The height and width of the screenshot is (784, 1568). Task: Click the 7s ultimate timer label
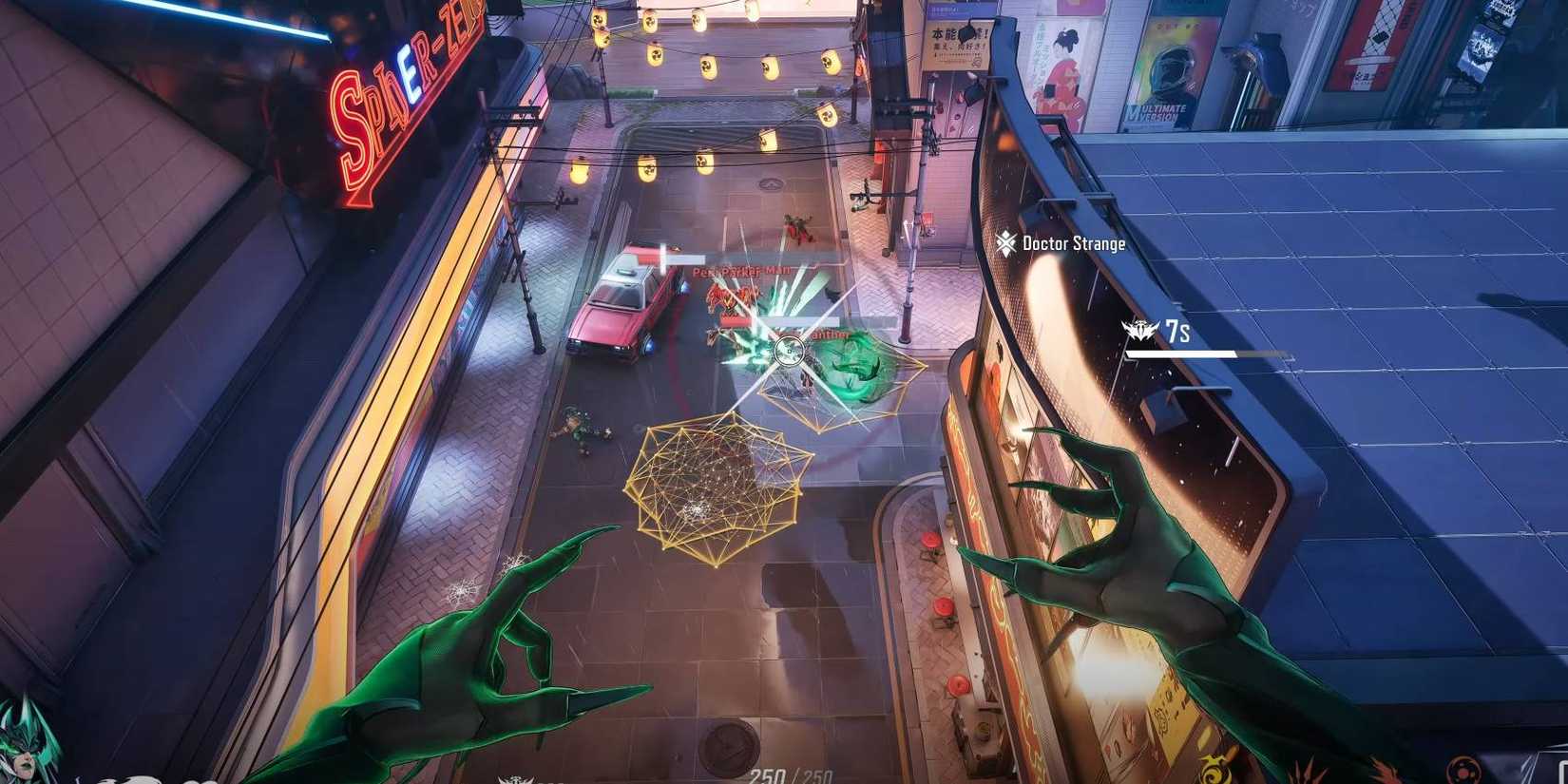coord(1176,330)
